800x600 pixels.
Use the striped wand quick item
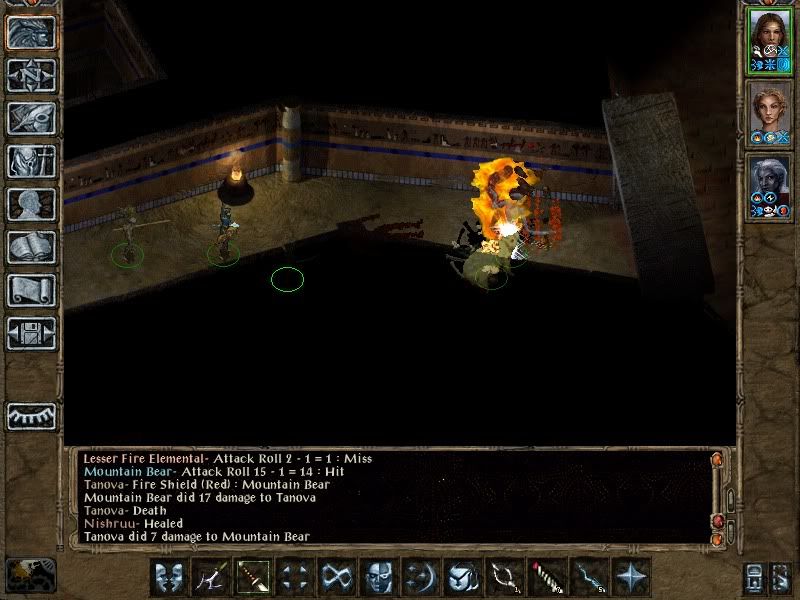(x=547, y=577)
